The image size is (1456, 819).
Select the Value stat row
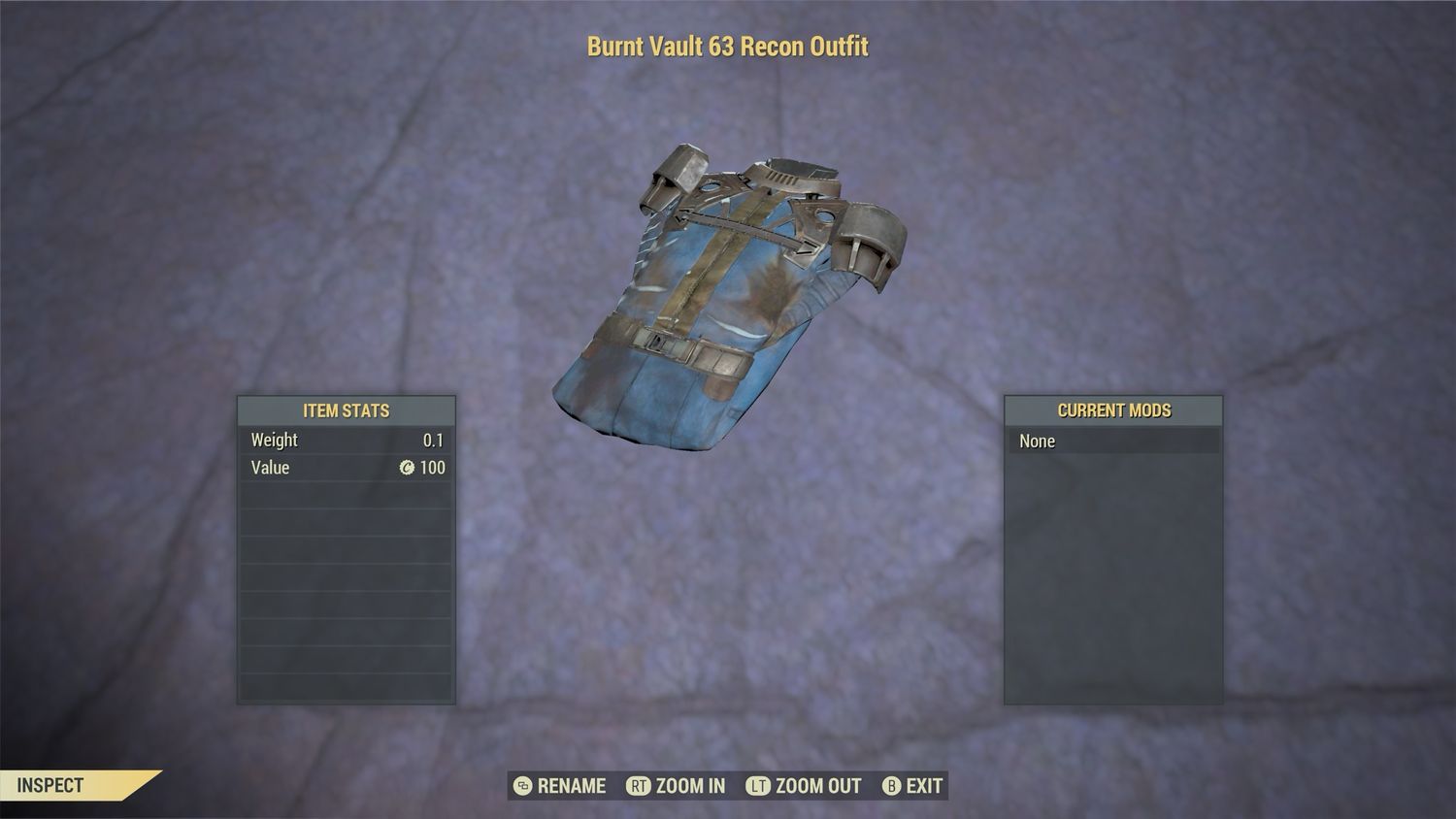click(345, 468)
